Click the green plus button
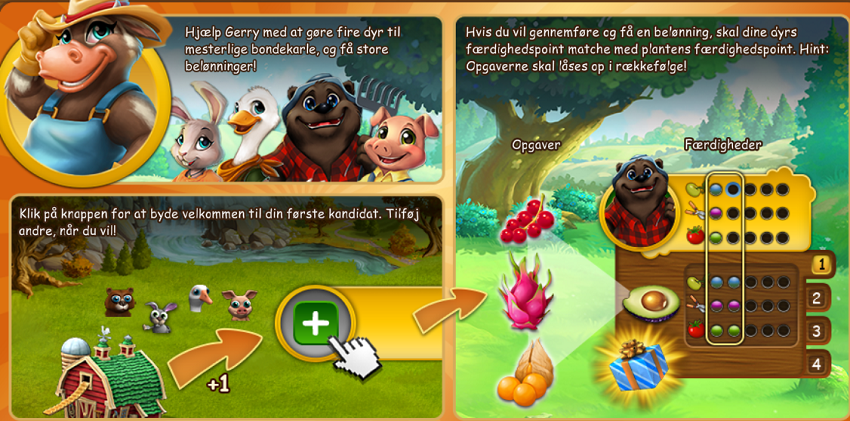This screenshot has height=421, width=850. pos(315,323)
